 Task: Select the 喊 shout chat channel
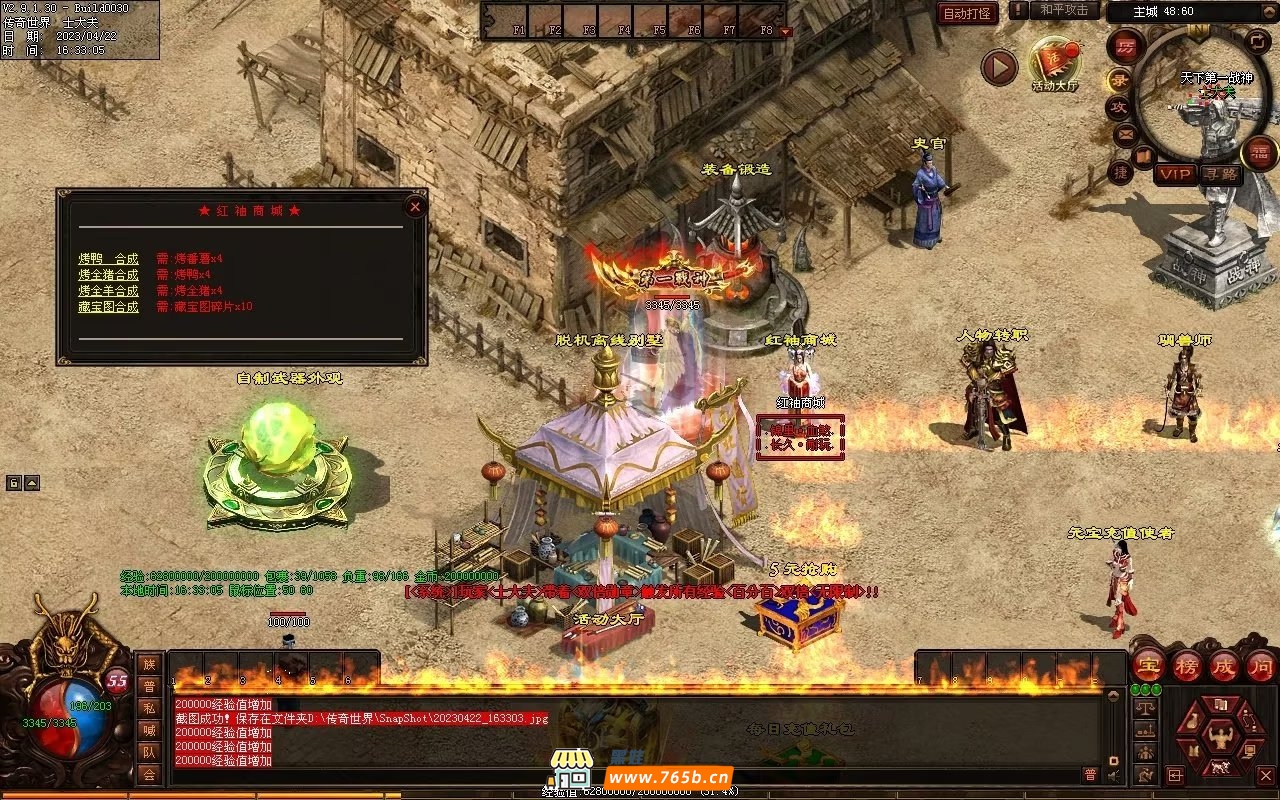coord(149,730)
